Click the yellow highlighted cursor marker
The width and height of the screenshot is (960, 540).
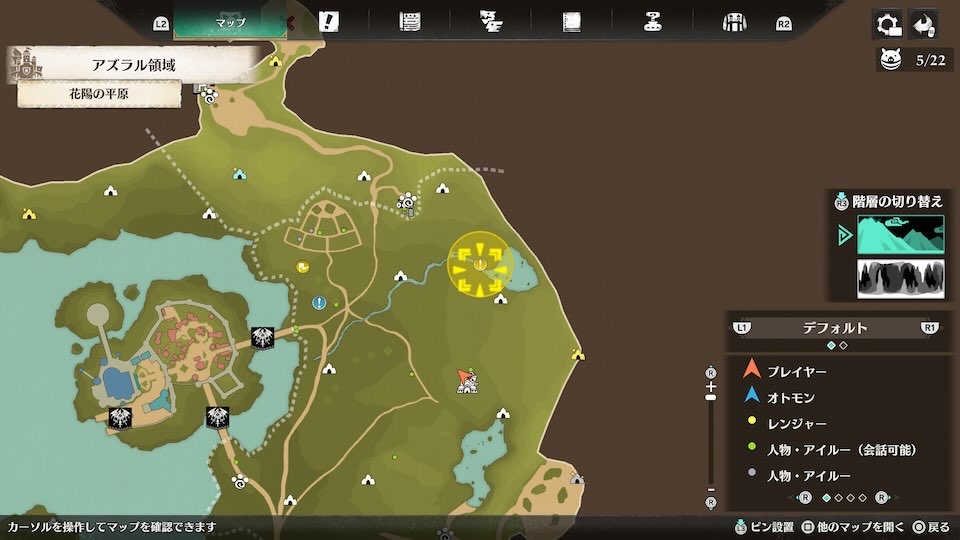coord(480,264)
